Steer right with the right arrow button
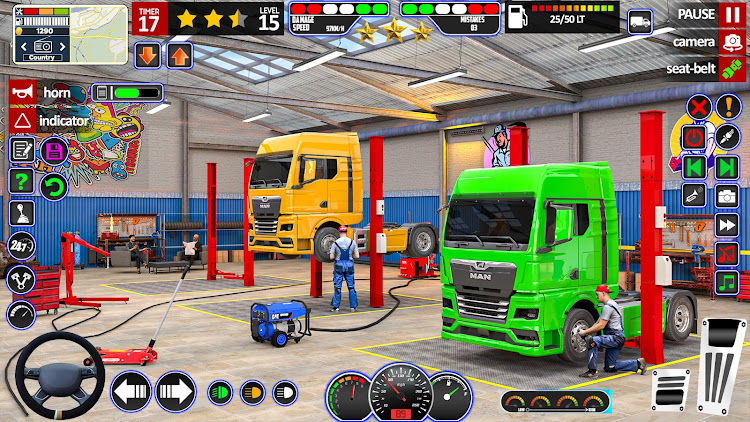This screenshot has width=750, height=422. pos(175,391)
